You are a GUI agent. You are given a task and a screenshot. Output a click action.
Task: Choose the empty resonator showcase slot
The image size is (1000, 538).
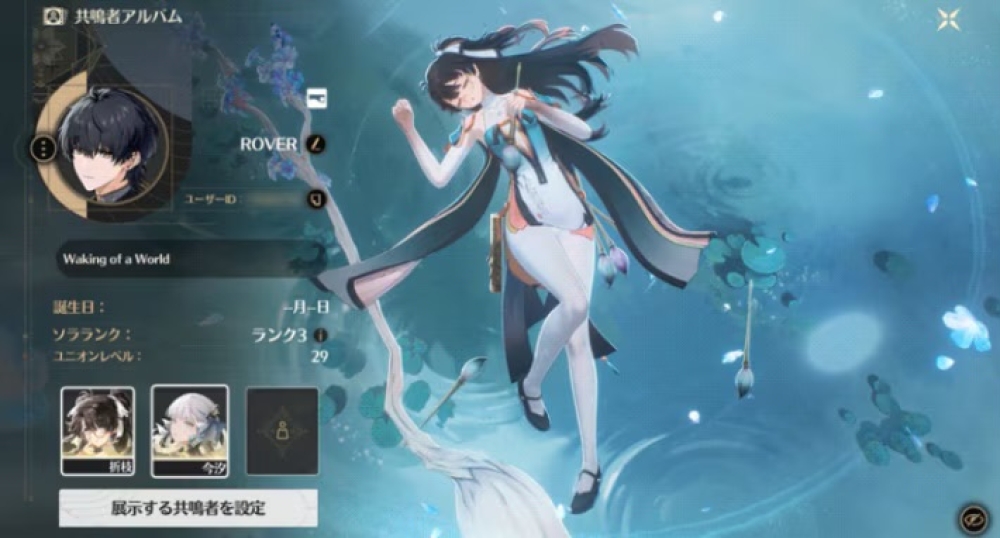281,430
